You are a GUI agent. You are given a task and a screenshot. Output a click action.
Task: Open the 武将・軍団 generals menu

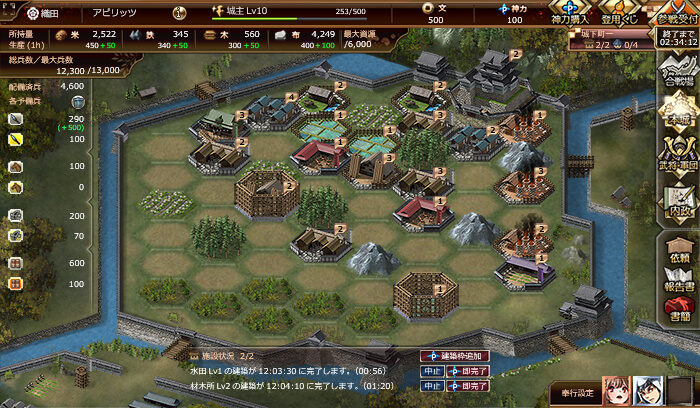point(675,155)
